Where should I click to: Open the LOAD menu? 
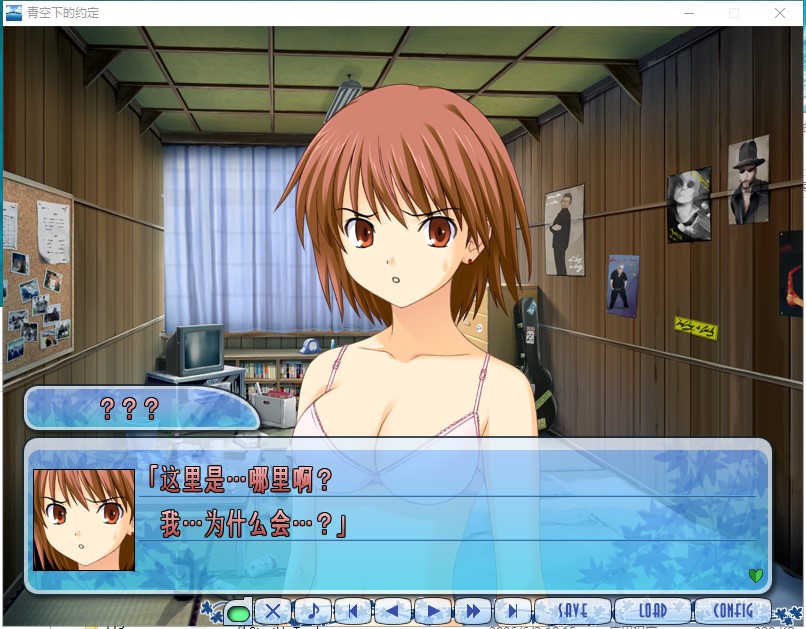point(652,610)
